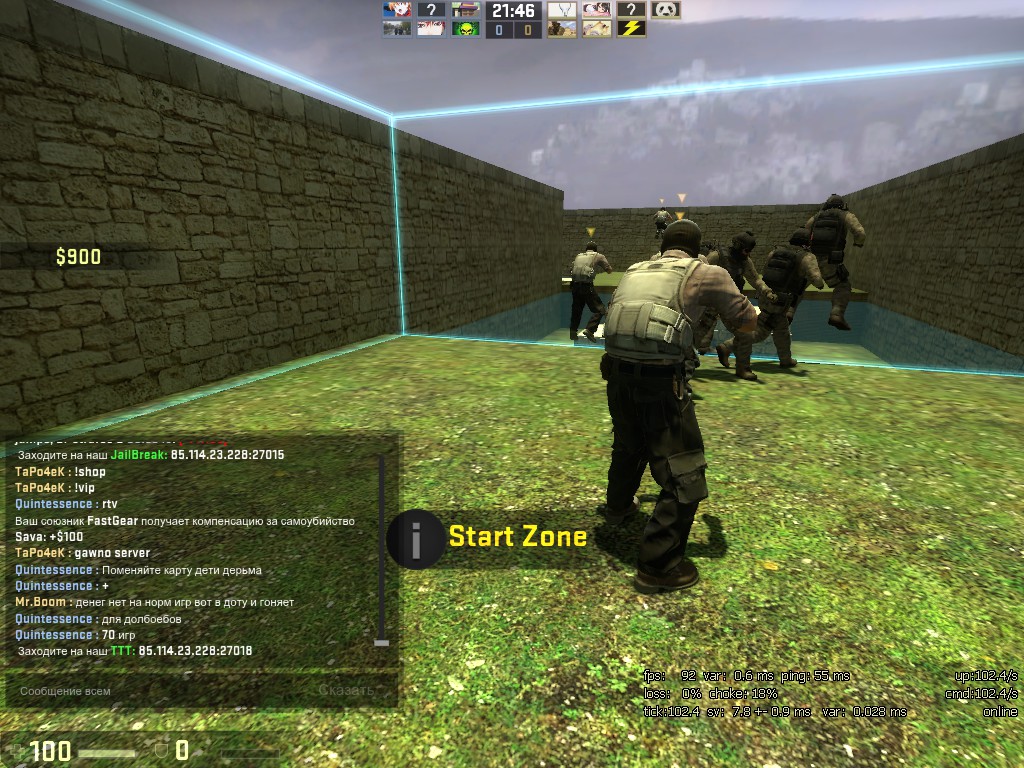Select the green skull player avatar
This screenshot has height=768, width=1024.
click(465, 29)
